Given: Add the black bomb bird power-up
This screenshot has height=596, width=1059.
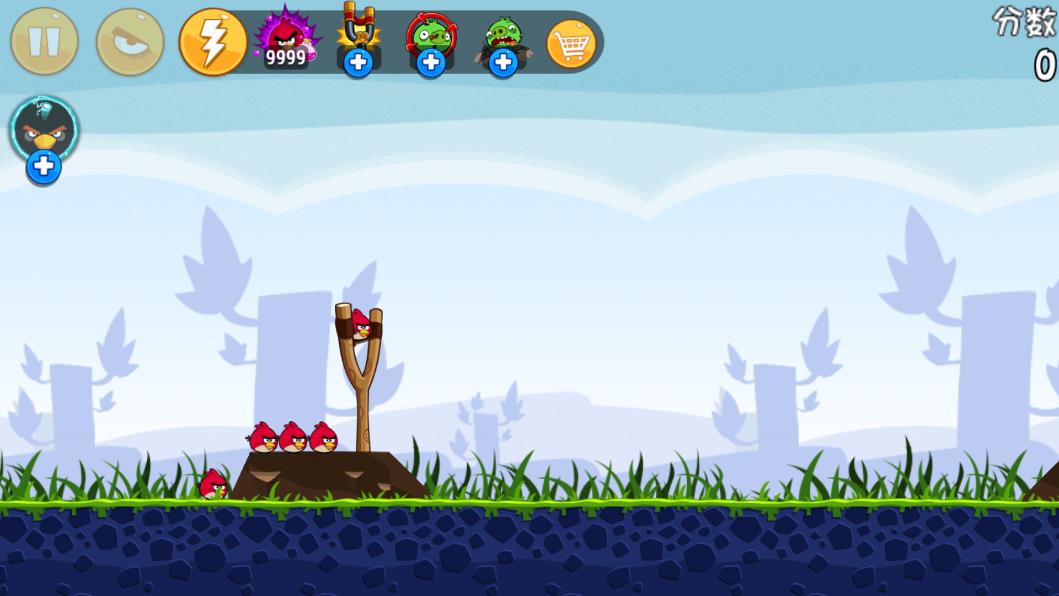Looking at the screenshot, I should click(x=44, y=167).
